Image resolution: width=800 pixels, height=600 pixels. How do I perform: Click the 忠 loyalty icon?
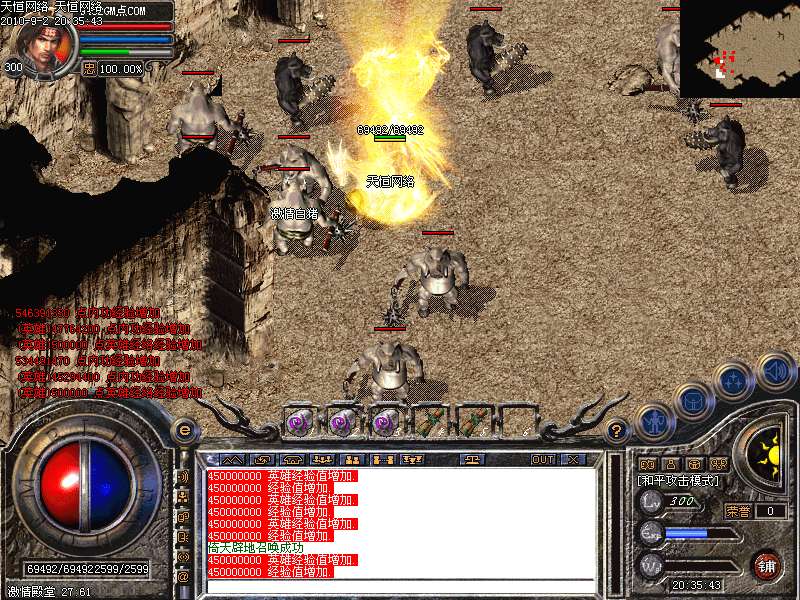89,68
